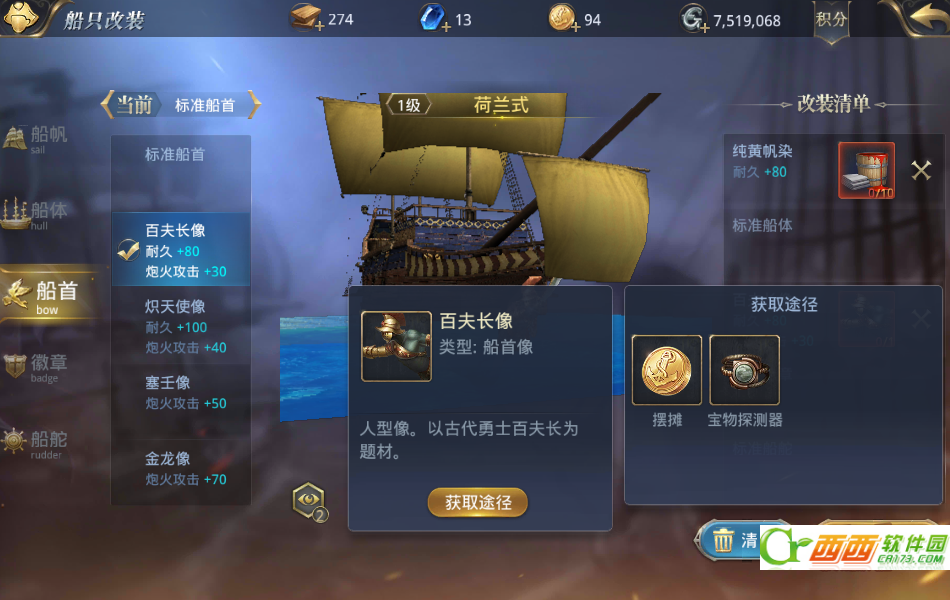Viewport: 950px width, 600px height.
Task: Open the 船体 hull tab
Action: (x=40, y=213)
